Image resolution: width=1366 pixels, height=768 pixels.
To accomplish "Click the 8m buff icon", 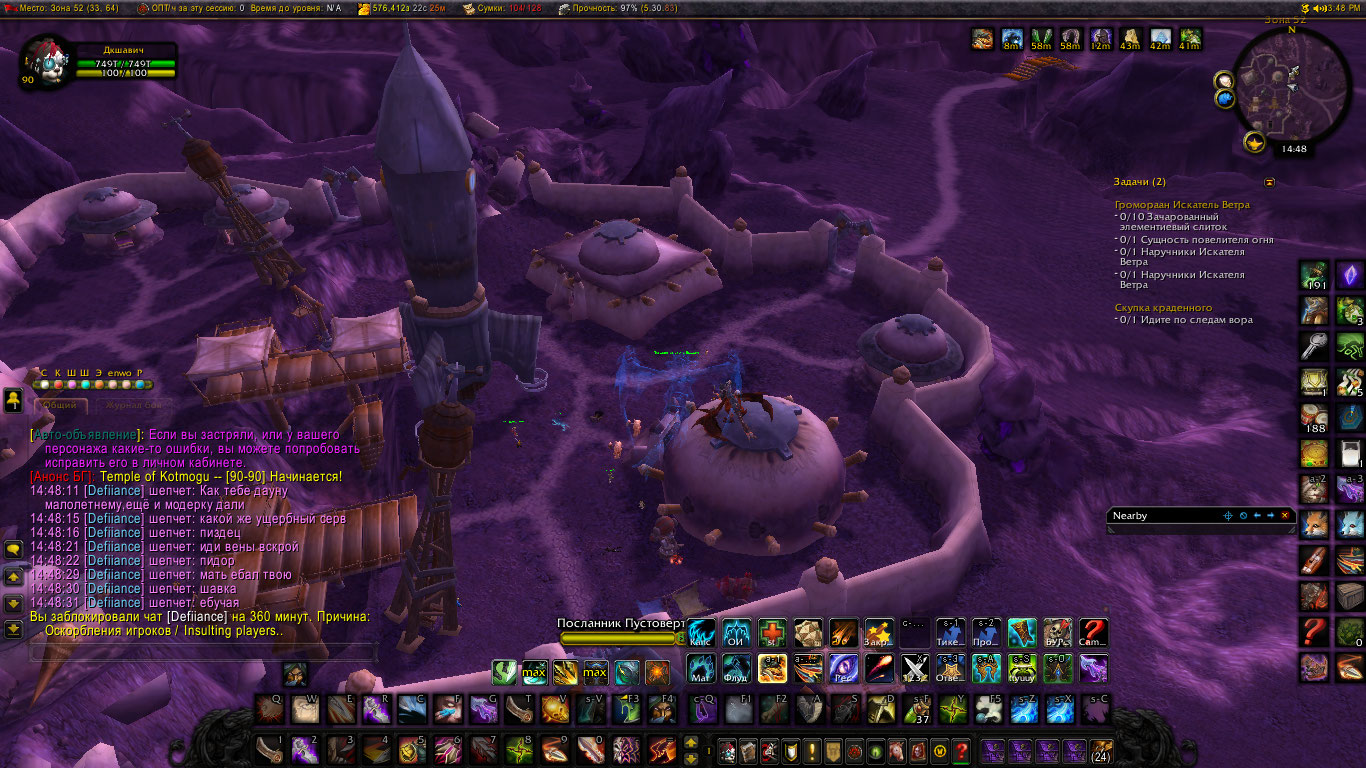I will (1012, 38).
